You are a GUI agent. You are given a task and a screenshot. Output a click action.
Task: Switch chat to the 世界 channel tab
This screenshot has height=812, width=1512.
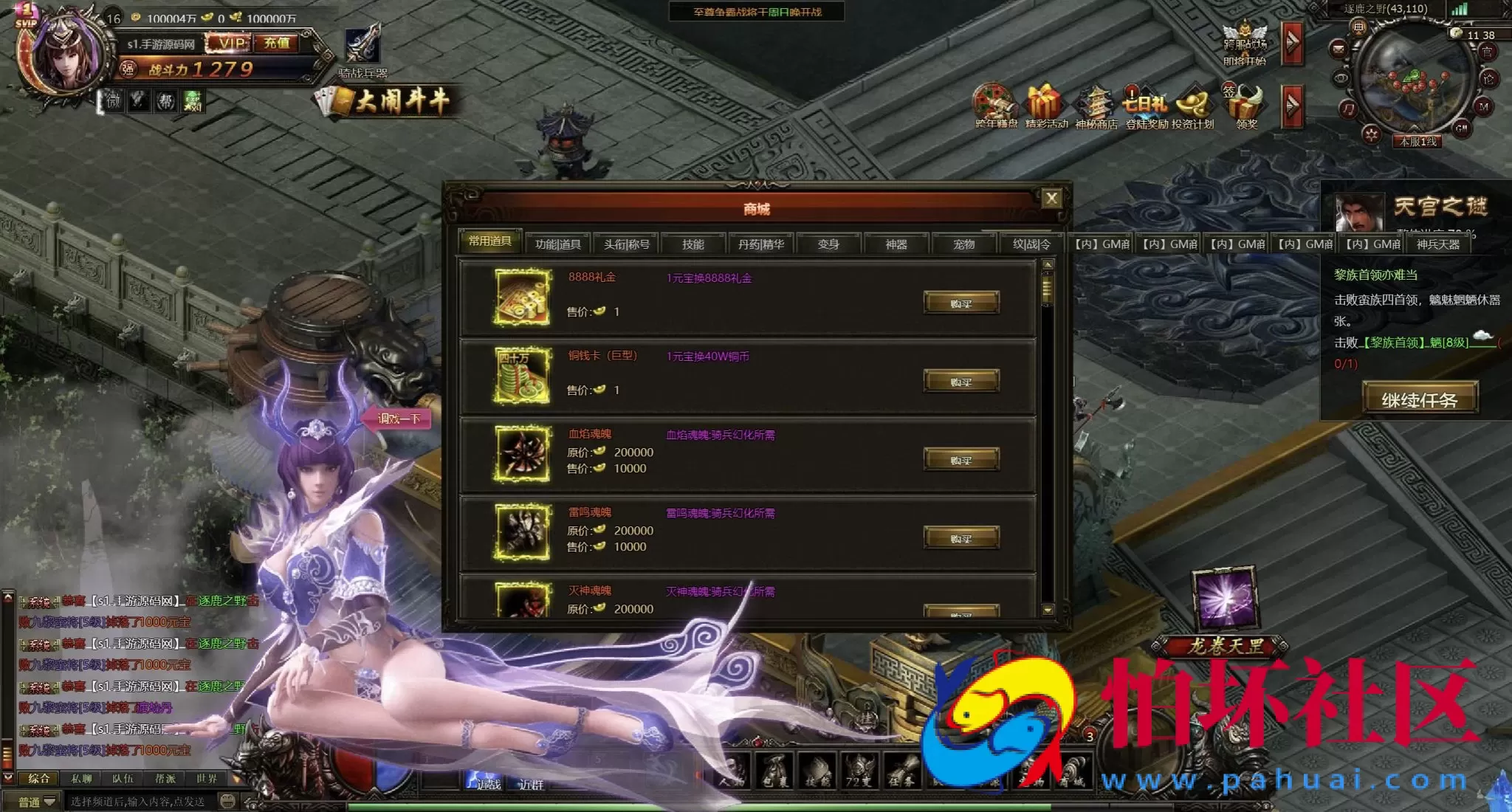click(x=207, y=779)
